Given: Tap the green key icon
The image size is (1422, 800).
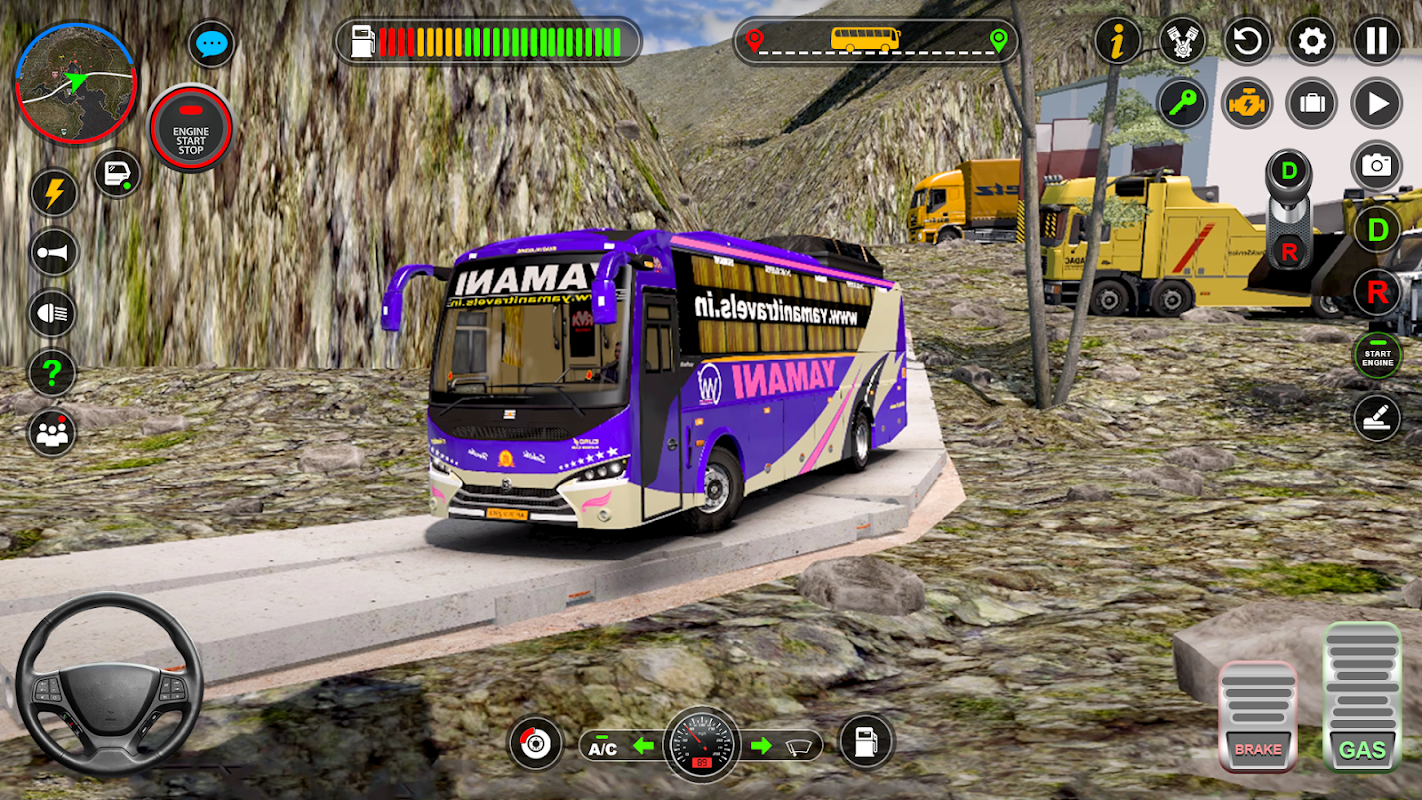Looking at the screenshot, I should click(1183, 103).
